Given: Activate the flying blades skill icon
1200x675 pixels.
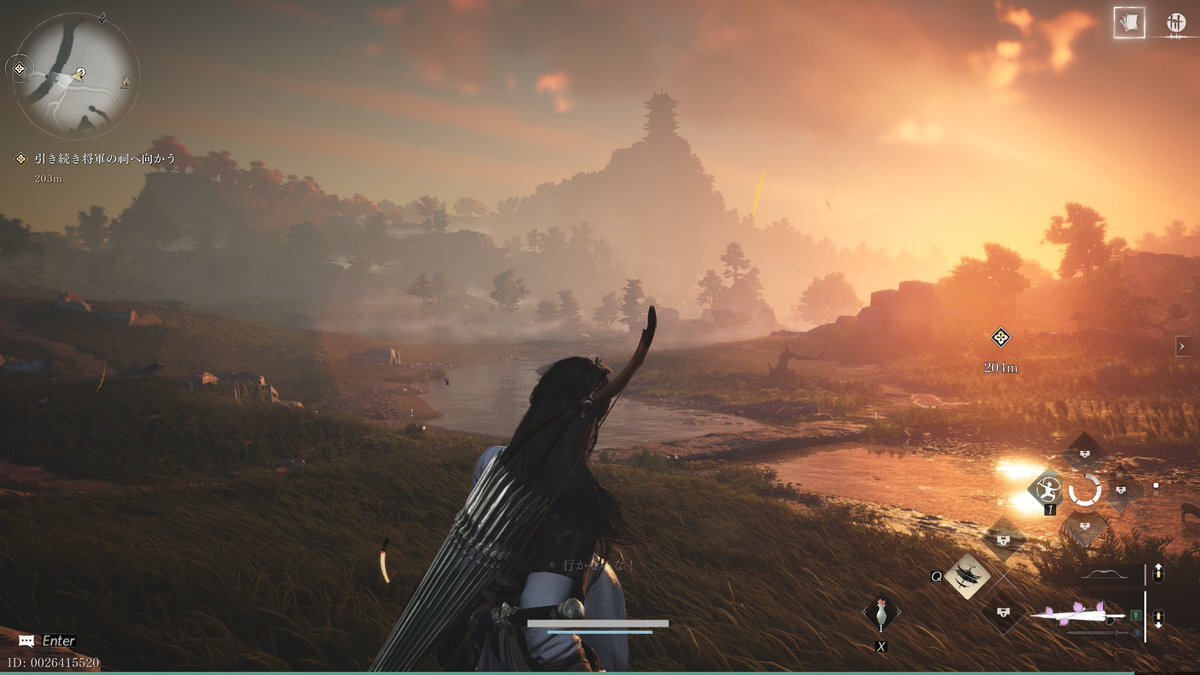Looking at the screenshot, I should pyautogui.click(x=968, y=576).
